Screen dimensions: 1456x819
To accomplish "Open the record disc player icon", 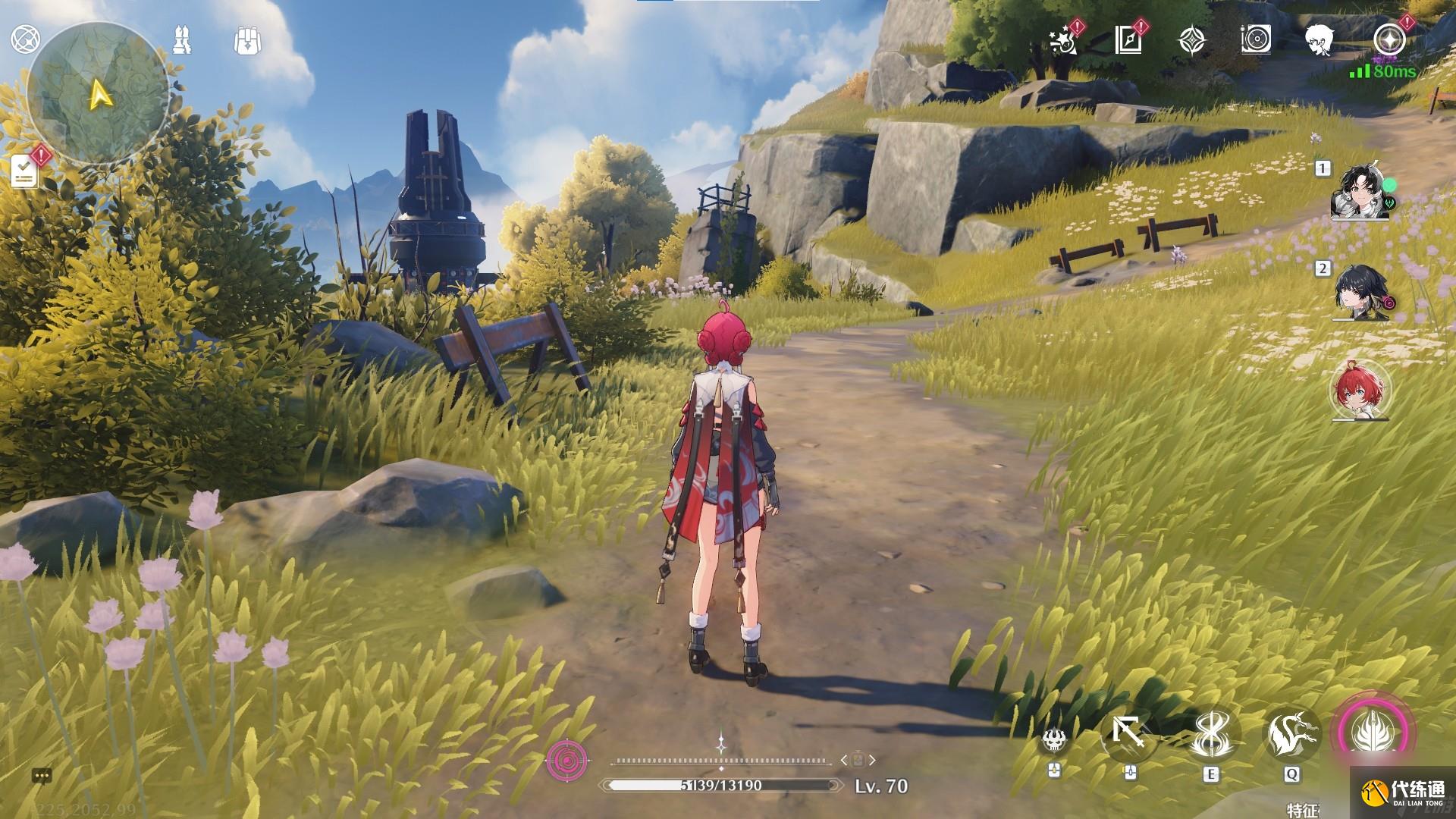I will [1256, 40].
